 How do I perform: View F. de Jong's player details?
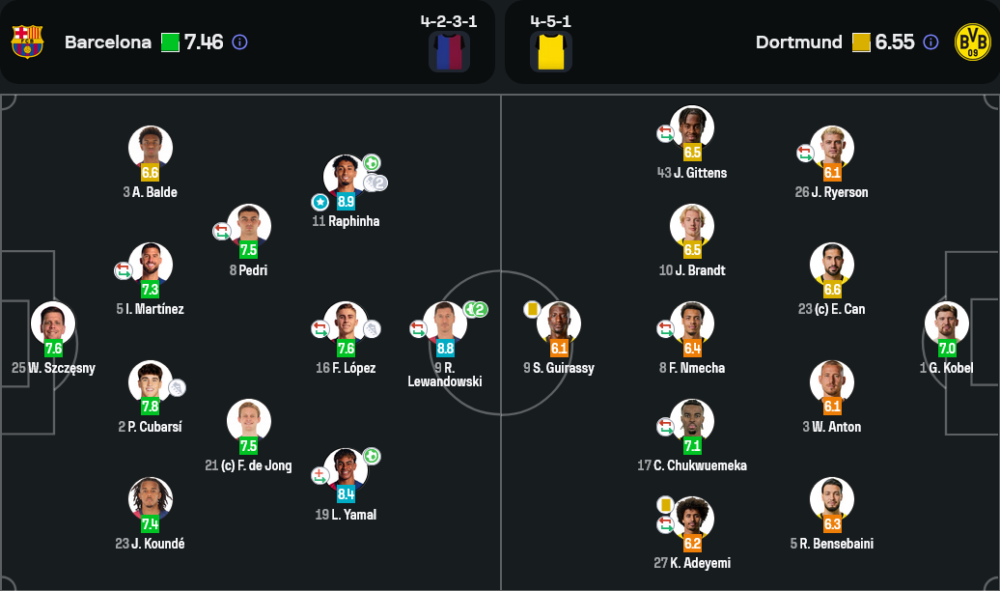click(x=248, y=421)
